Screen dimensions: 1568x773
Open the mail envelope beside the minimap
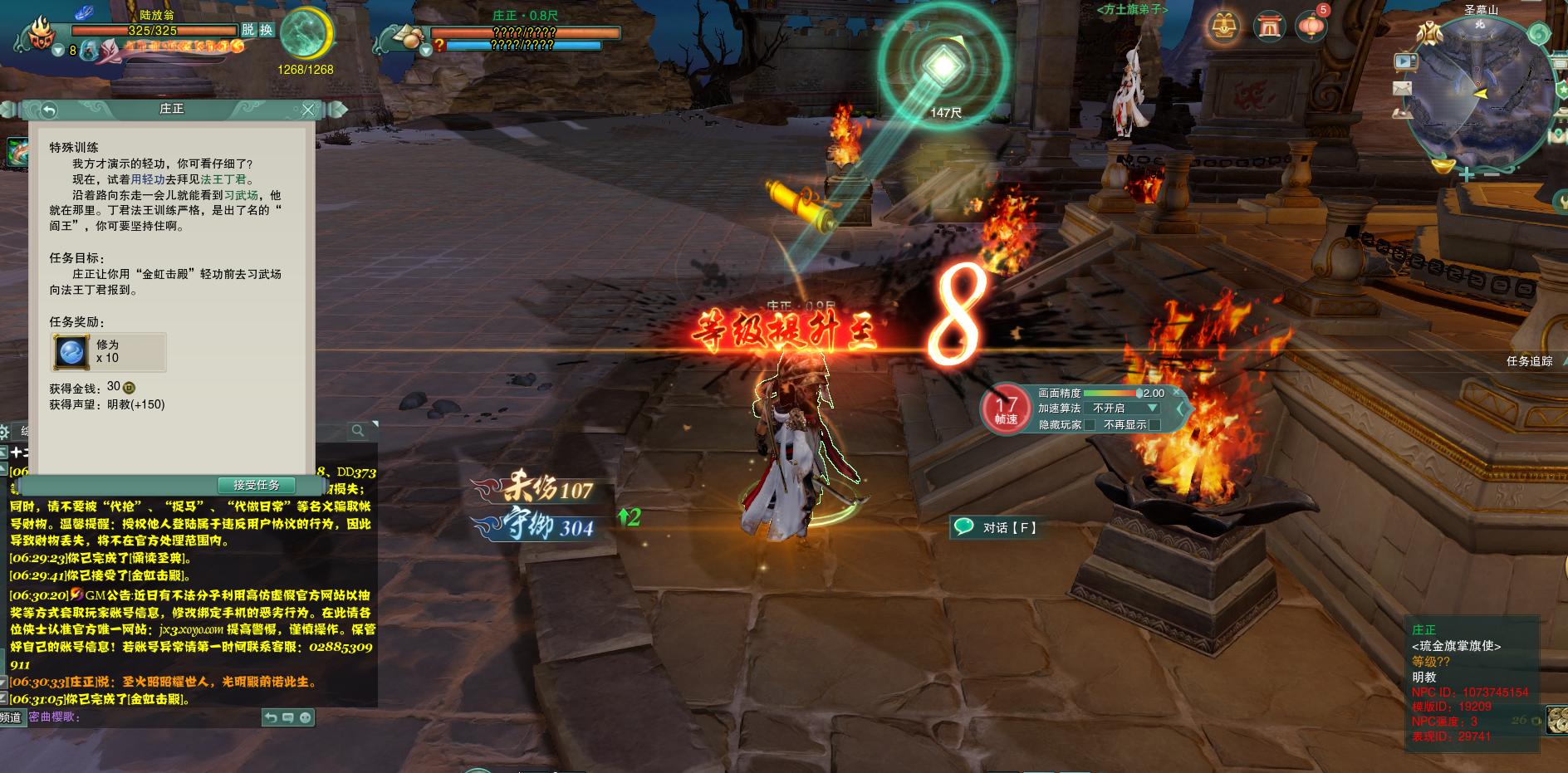click(1403, 87)
